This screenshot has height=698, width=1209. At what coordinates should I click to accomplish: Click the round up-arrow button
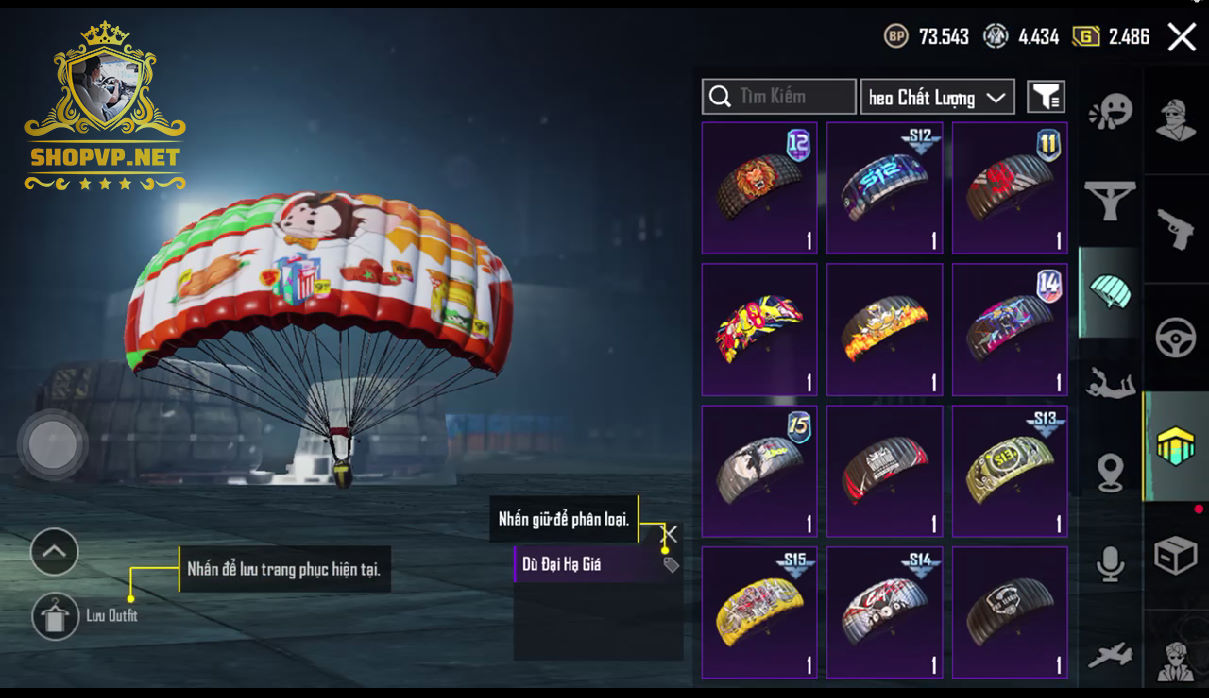tap(54, 551)
